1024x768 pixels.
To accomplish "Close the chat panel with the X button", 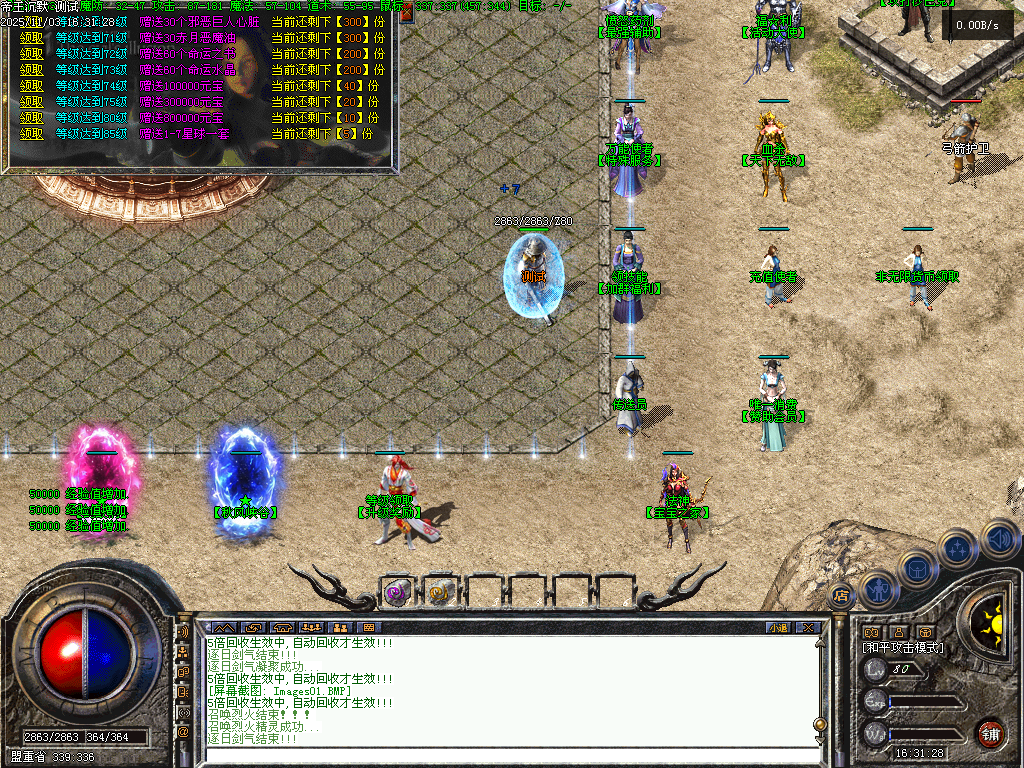I will pyautogui.click(x=808, y=628).
